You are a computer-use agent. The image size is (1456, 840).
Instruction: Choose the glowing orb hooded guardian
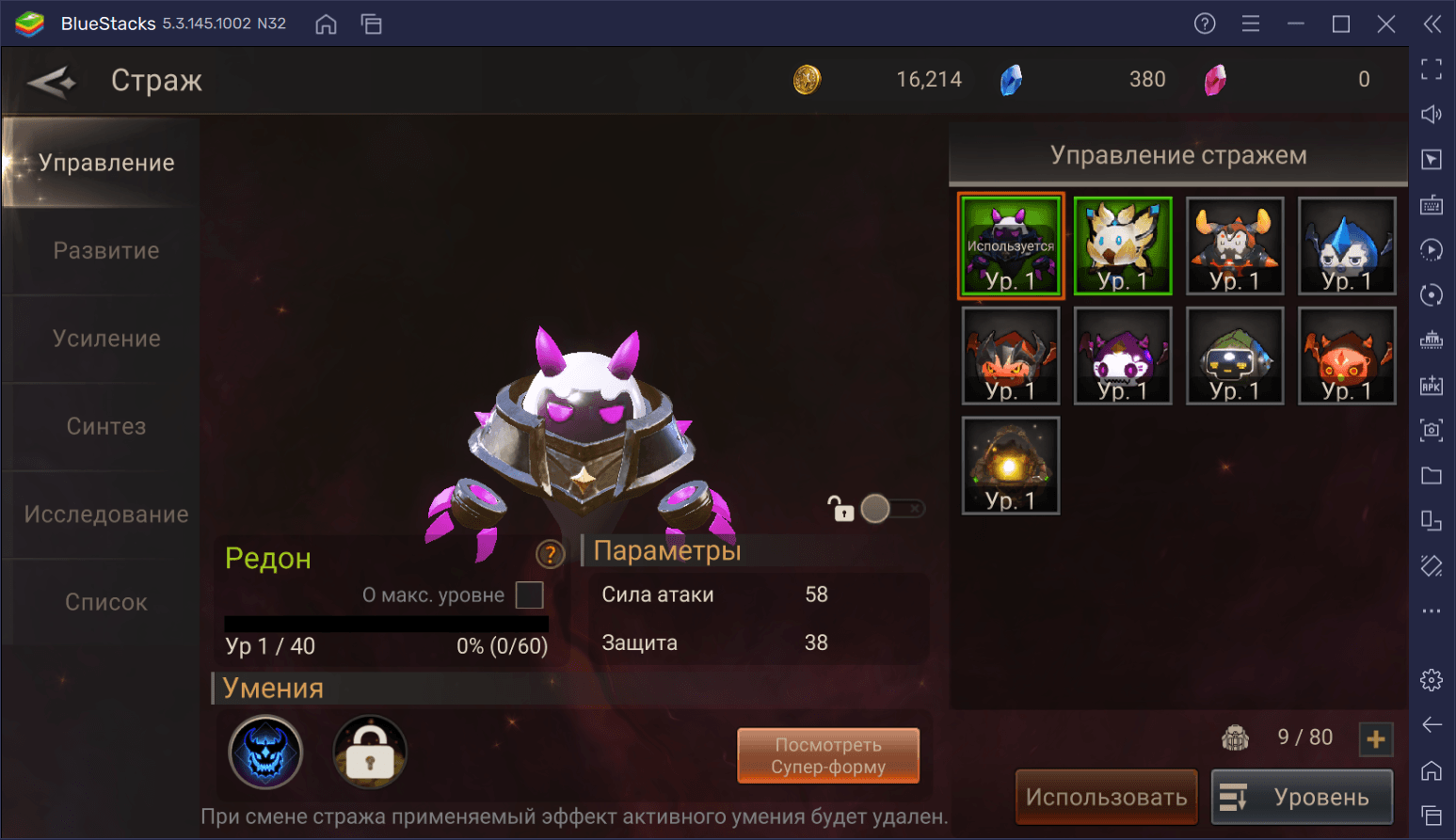[x=1011, y=466]
